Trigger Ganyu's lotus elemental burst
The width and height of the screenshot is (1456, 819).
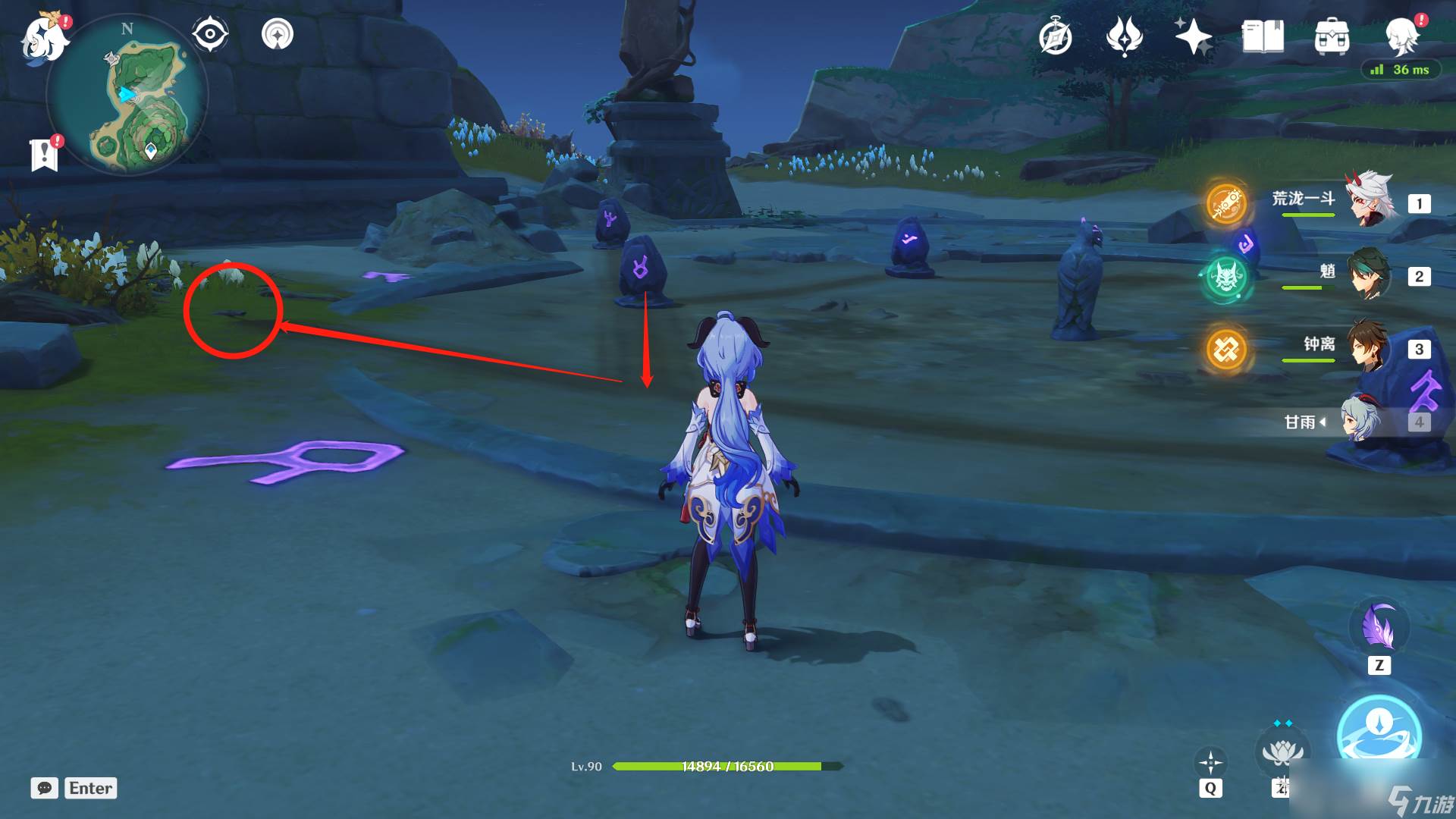(x=1282, y=751)
